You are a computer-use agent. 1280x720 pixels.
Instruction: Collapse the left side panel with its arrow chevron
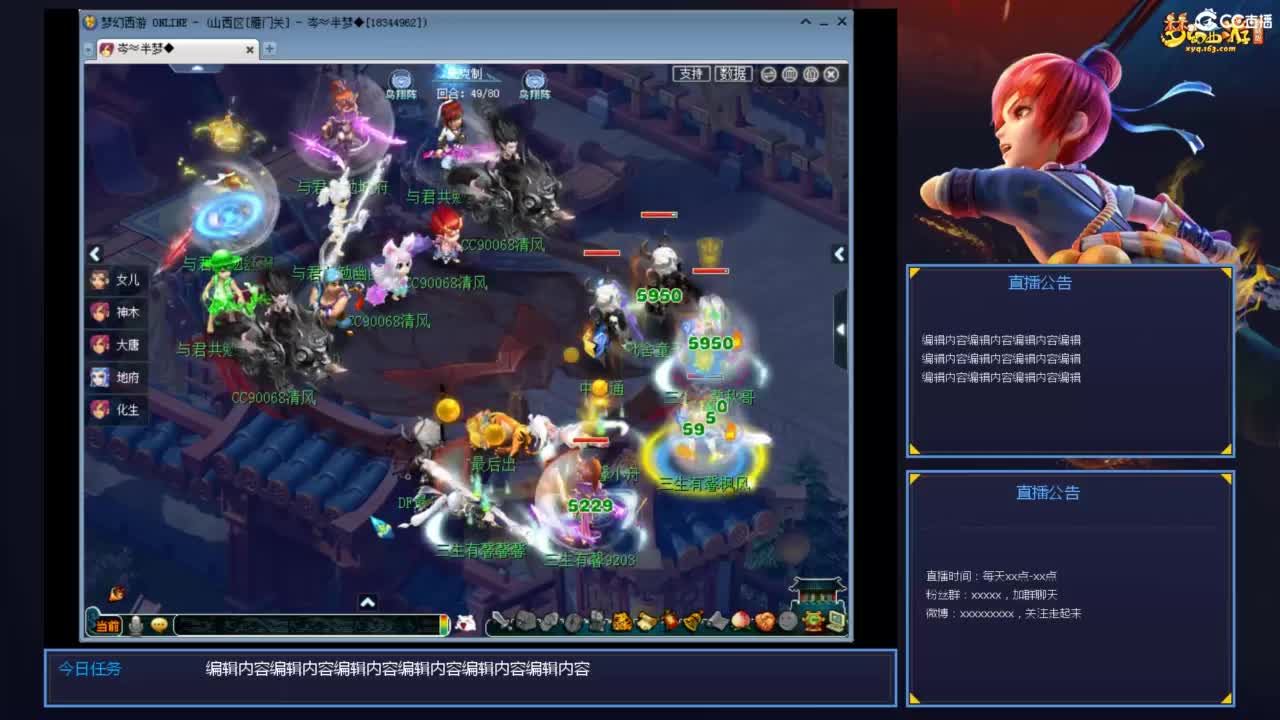(95, 255)
